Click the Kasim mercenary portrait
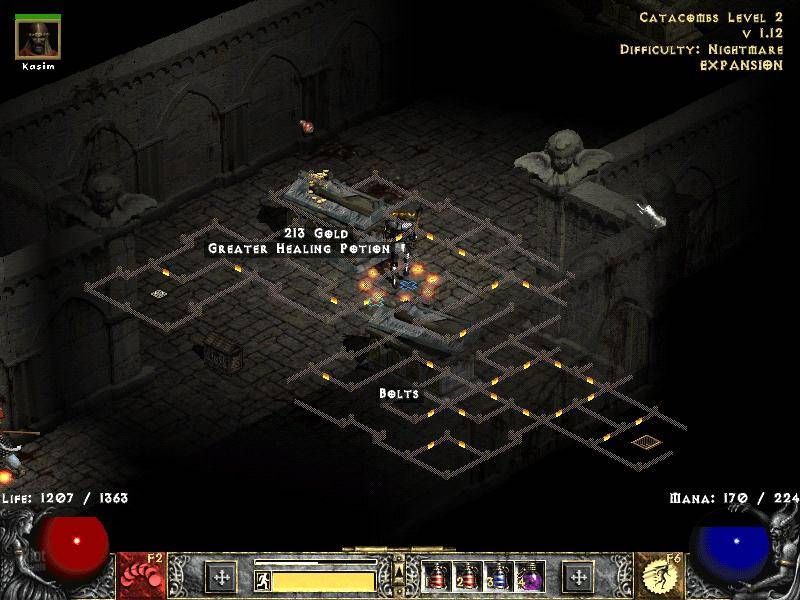Screen dimensions: 800x600 pyautogui.click(x=38, y=38)
